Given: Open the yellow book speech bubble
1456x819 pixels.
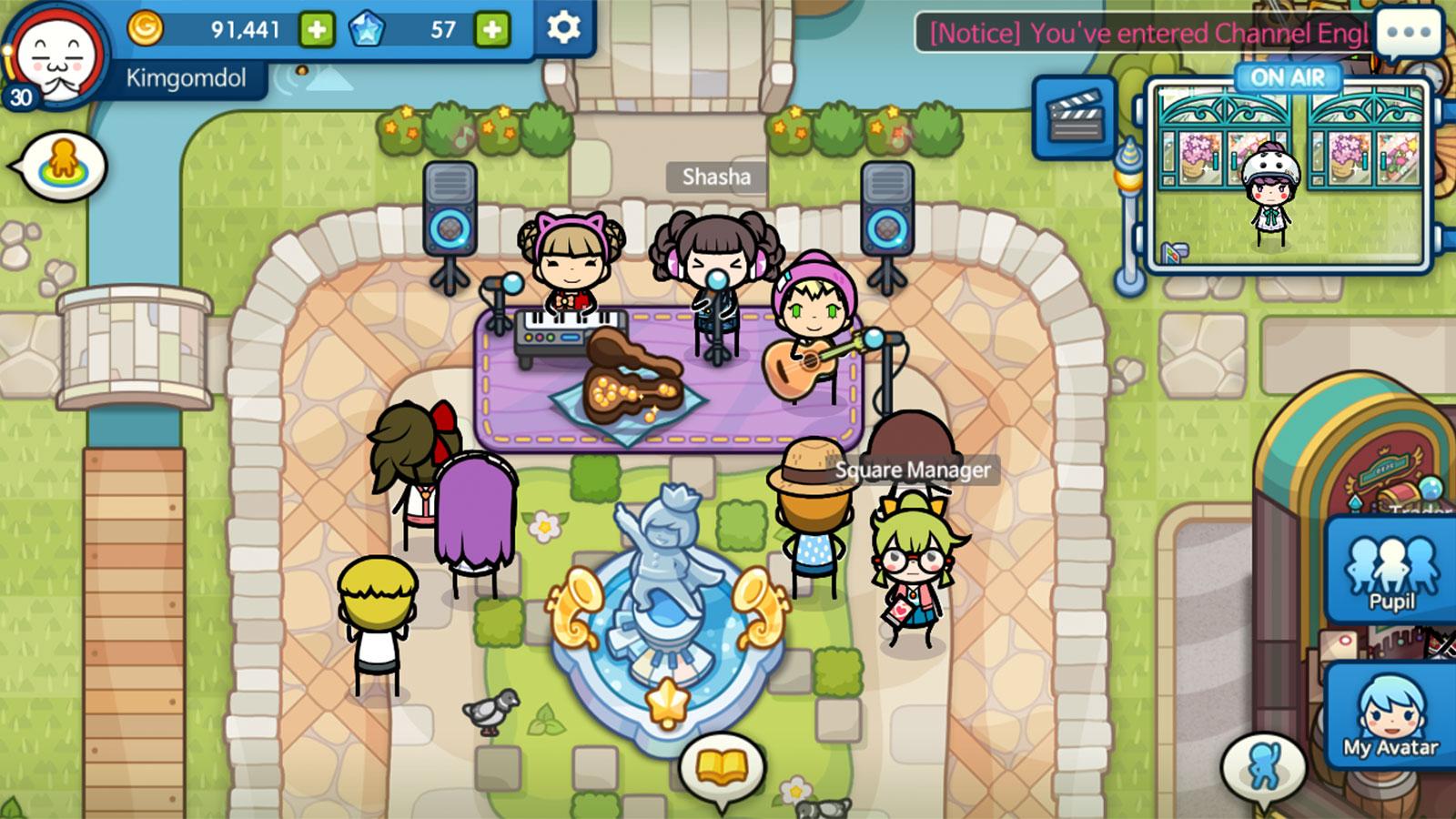Looking at the screenshot, I should (x=721, y=767).
